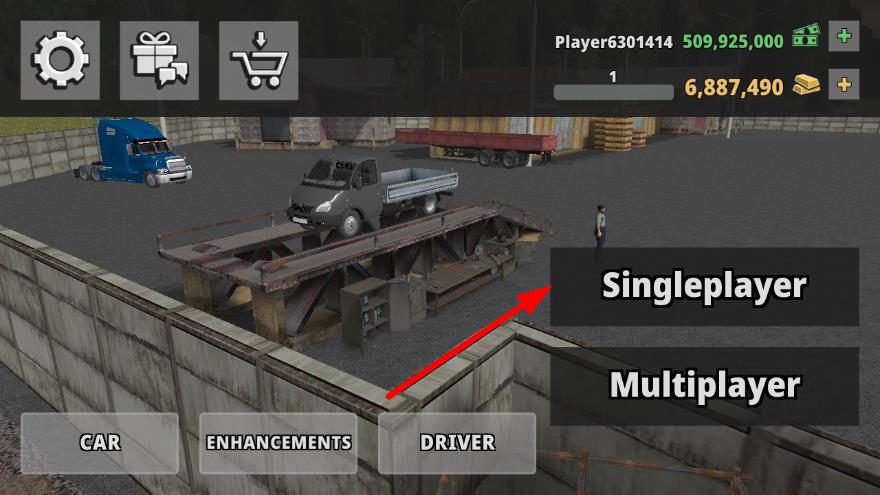
Task: Click the Player6301414 name
Action: pyautogui.click(x=614, y=42)
